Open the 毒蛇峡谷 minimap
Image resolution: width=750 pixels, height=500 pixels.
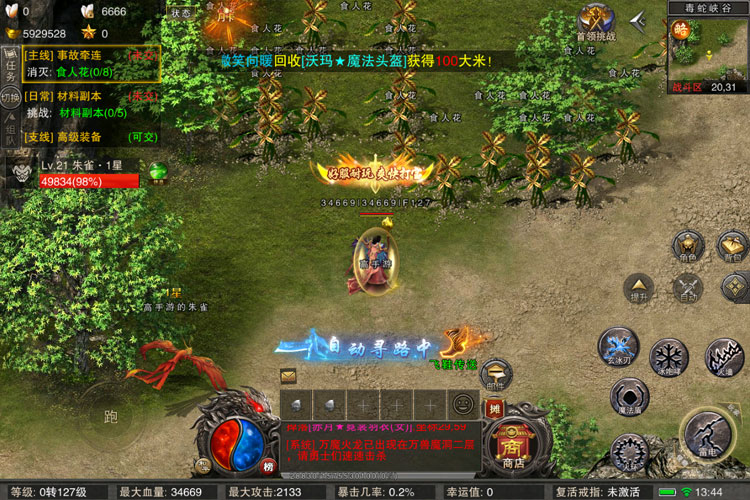[x=708, y=50]
